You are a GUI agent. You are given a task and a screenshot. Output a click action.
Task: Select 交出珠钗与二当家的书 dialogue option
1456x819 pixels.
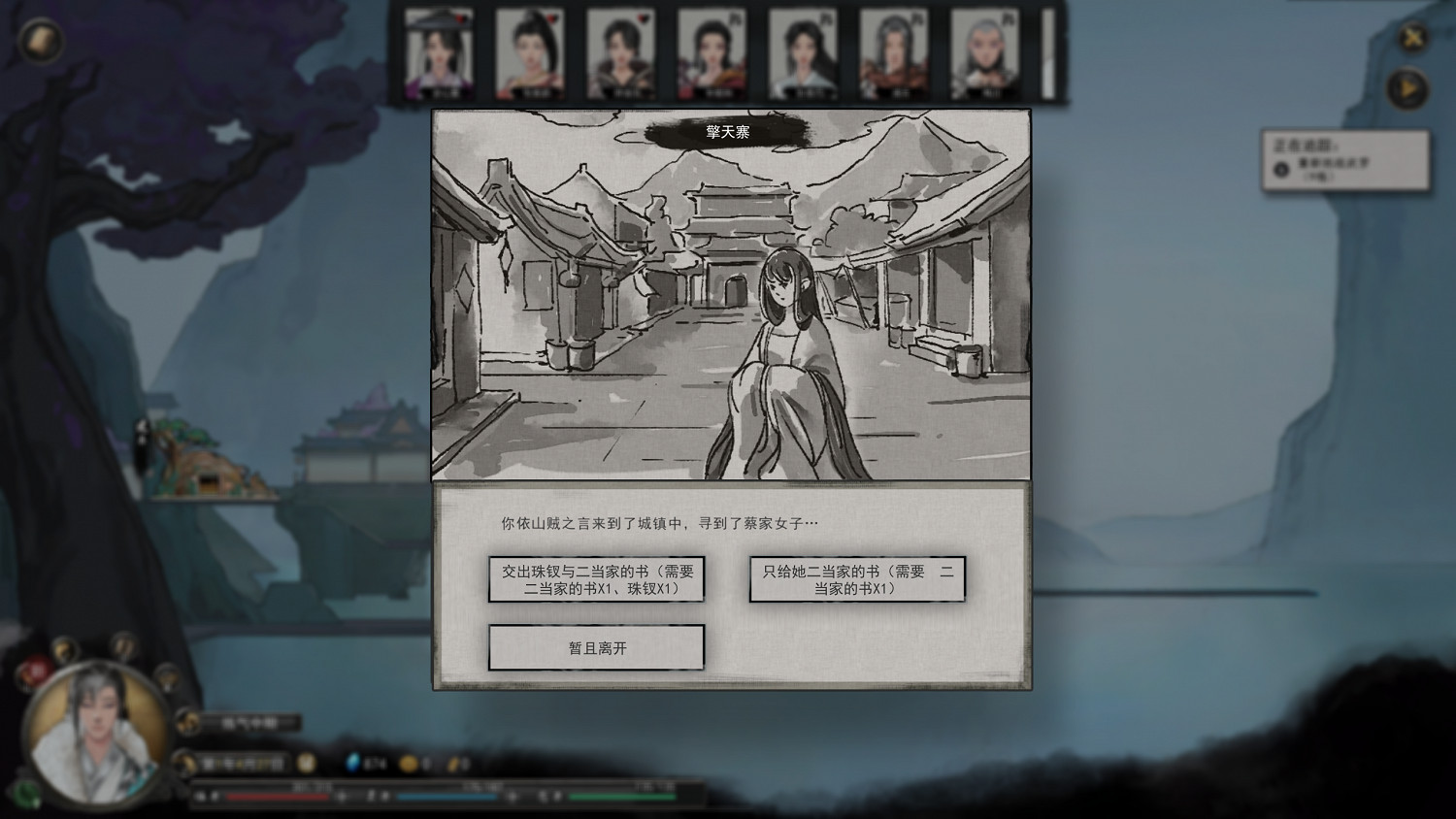point(596,578)
